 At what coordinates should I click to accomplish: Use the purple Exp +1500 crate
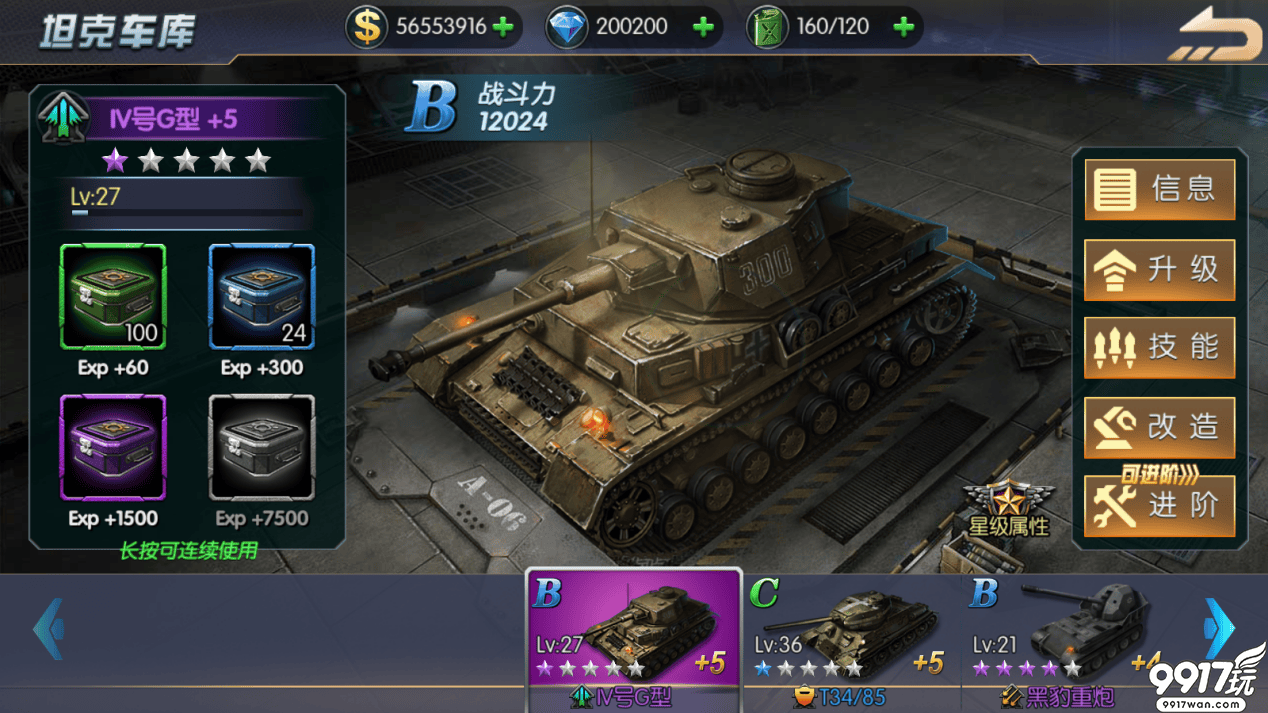[x=113, y=447]
